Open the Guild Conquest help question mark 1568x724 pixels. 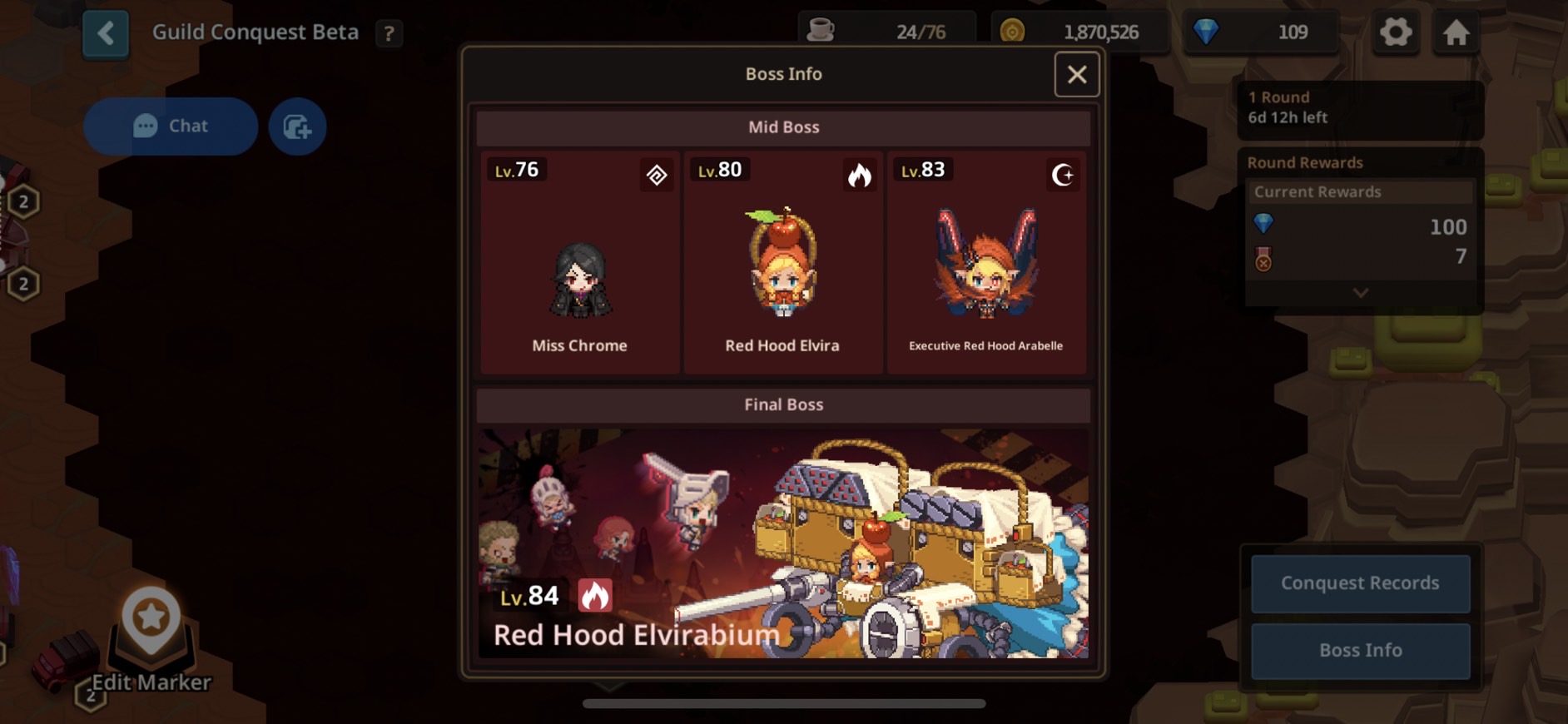pyautogui.click(x=389, y=33)
